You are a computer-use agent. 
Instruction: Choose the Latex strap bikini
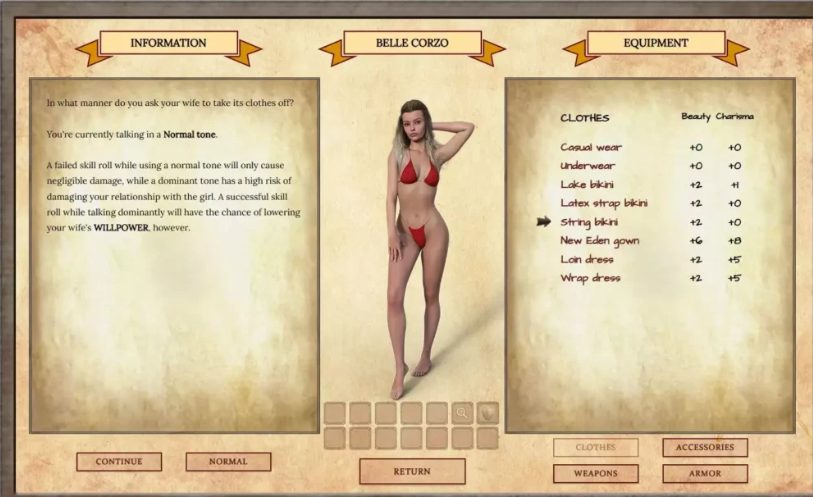tap(604, 203)
